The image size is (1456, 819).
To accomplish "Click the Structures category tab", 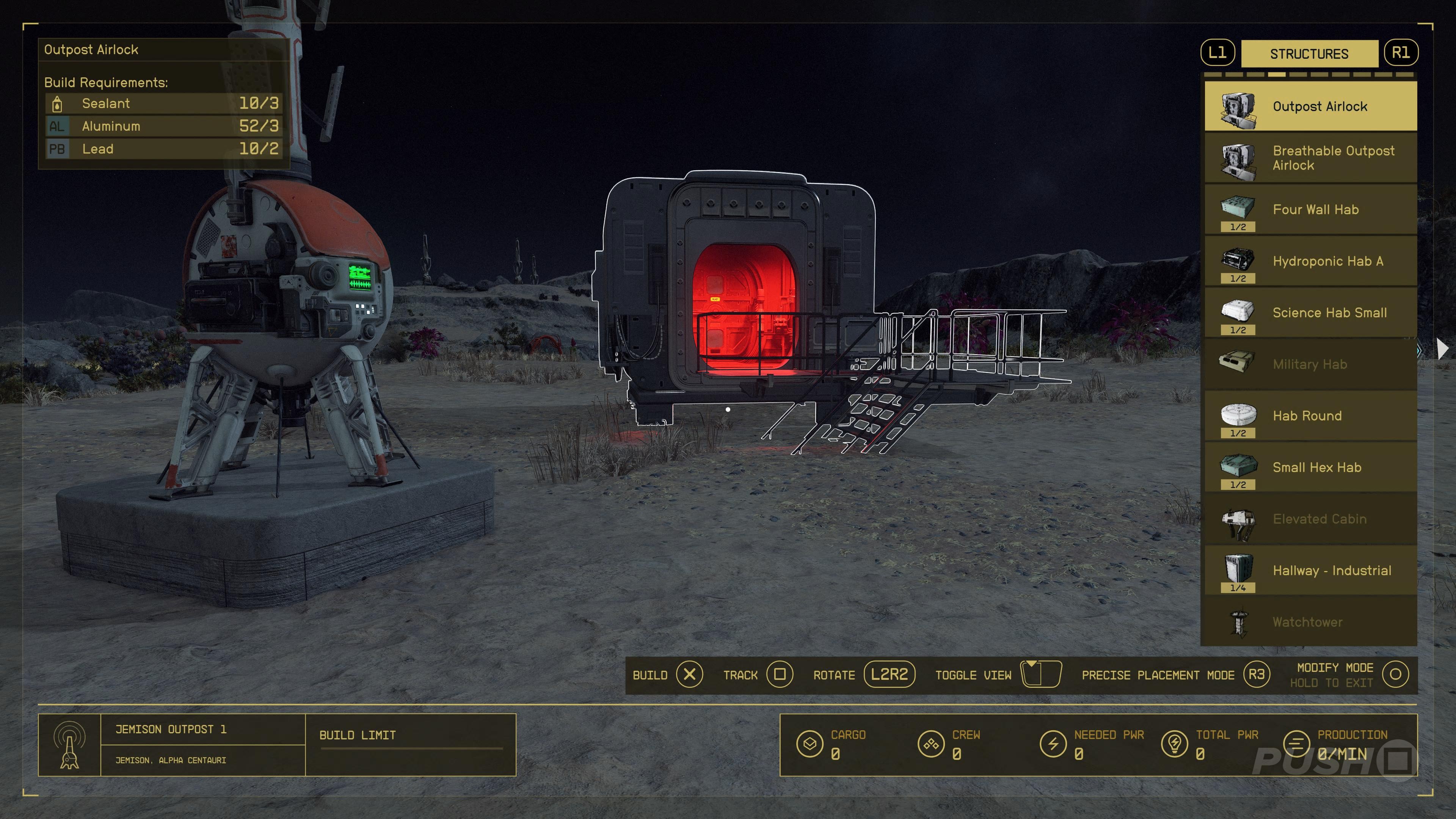I will [x=1309, y=54].
